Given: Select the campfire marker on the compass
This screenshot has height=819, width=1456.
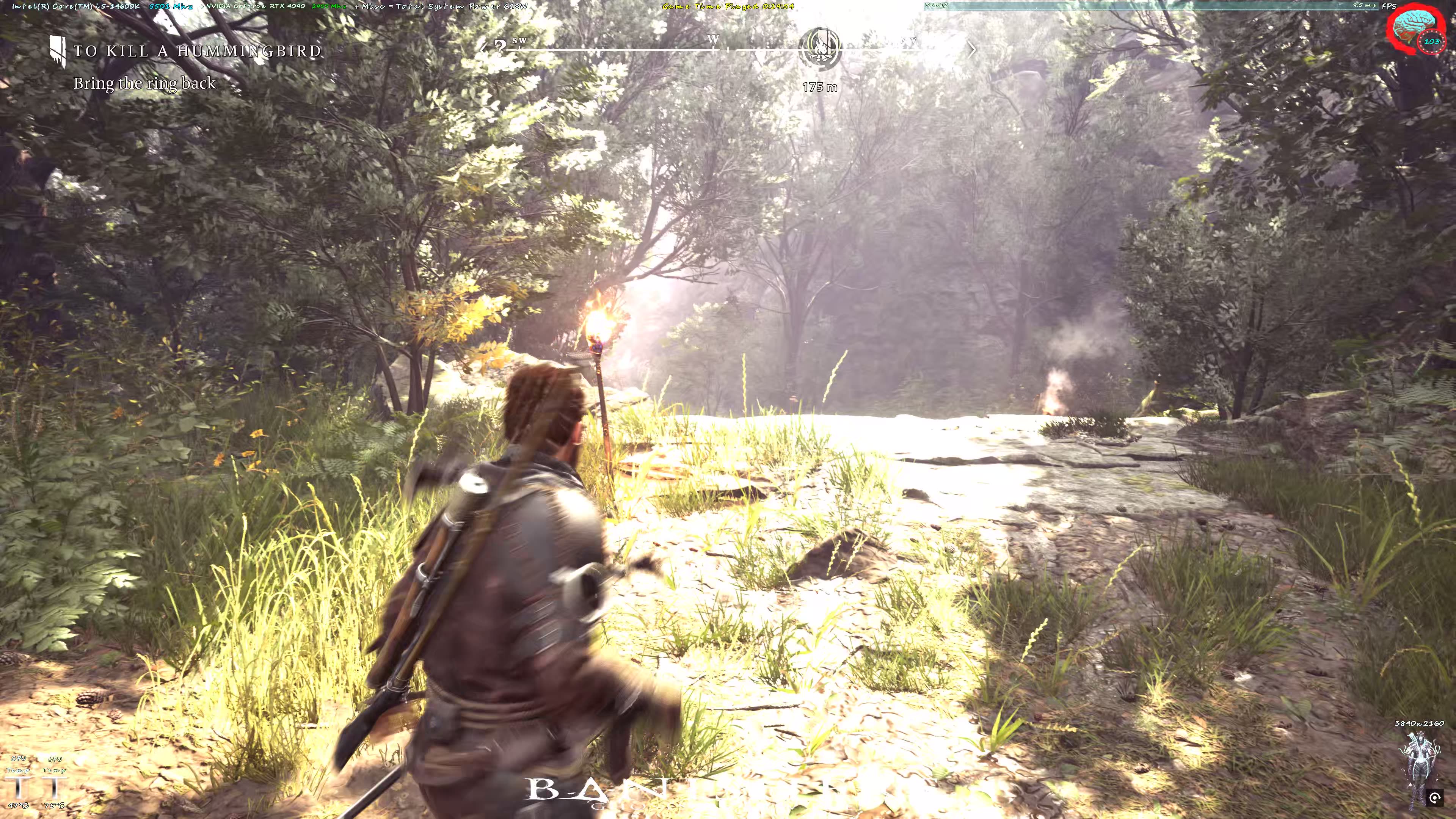Looking at the screenshot, I should point(819,48).
